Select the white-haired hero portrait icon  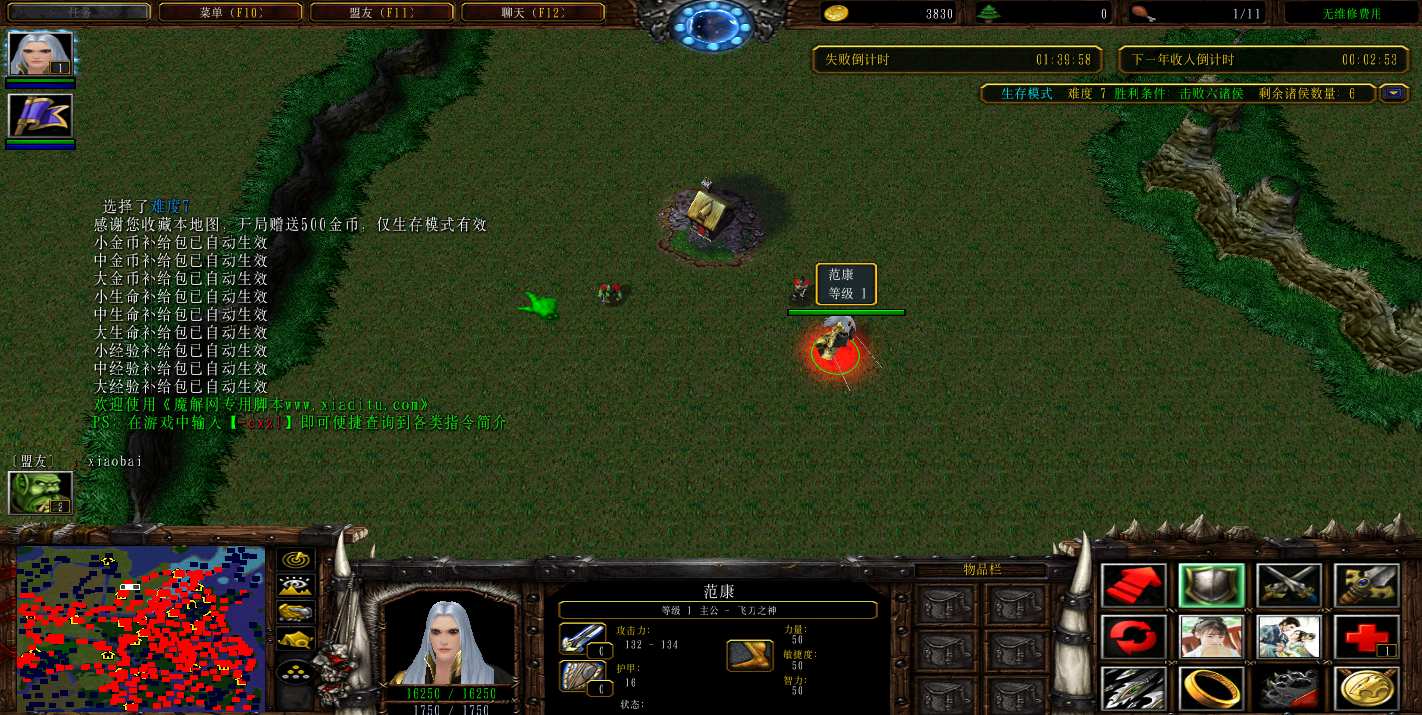41,54
